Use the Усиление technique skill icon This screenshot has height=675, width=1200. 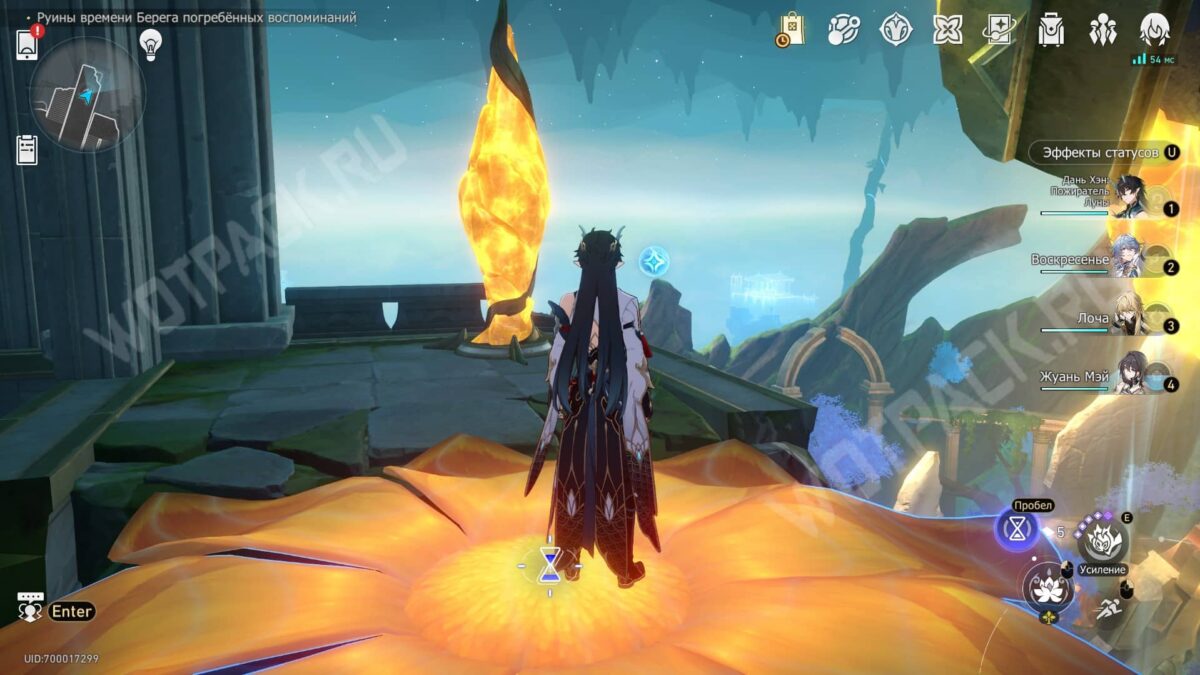1104,541
